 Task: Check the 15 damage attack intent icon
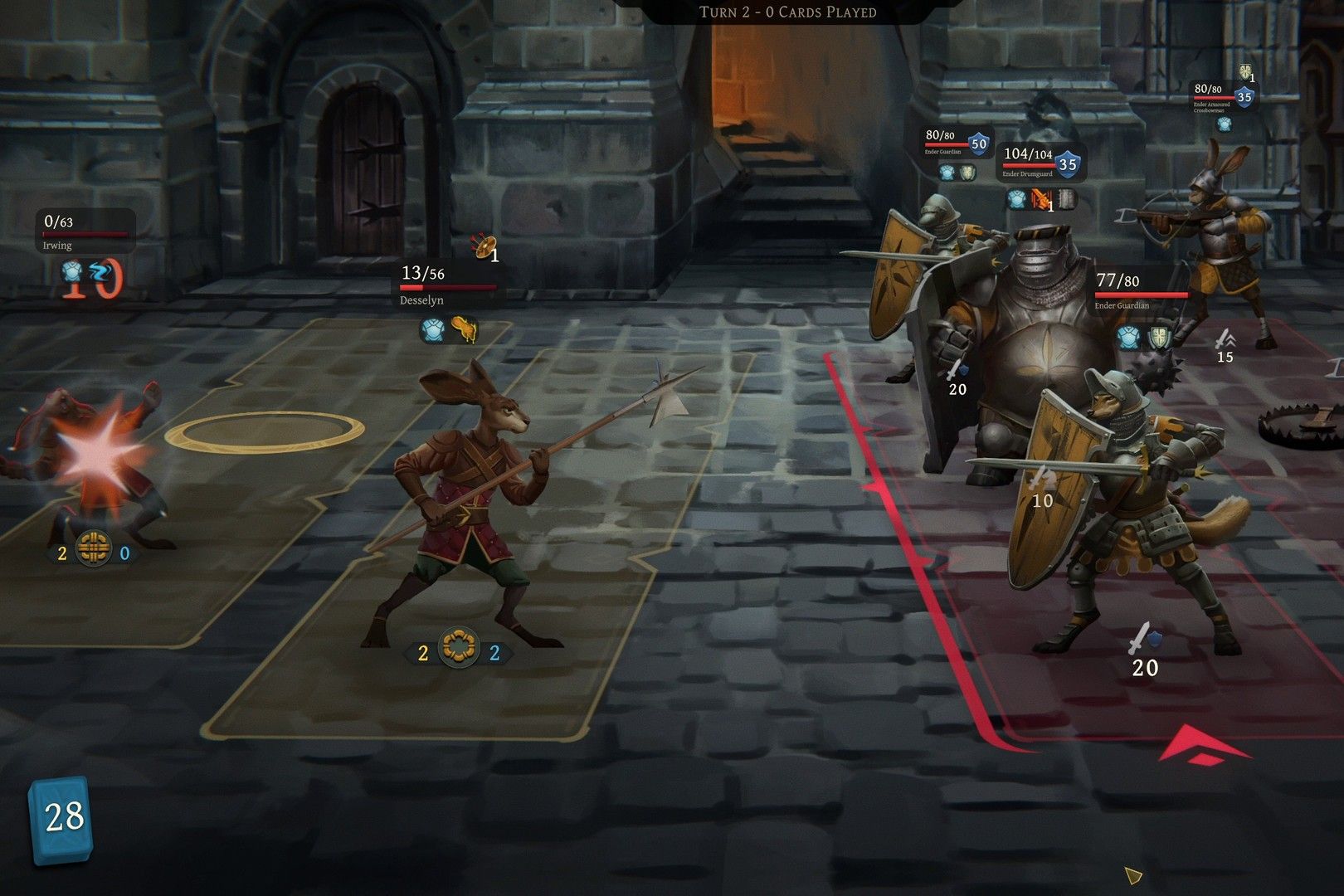[x=1225, y=338]
